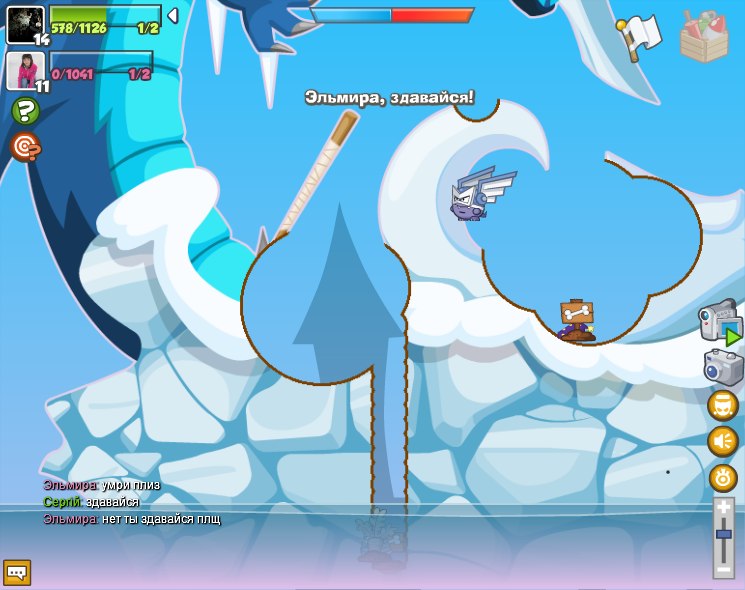Collapse the player panel with the white arrow
This screenshot has width=745, height=590.
pyautogui.click(x=172, y=16)
